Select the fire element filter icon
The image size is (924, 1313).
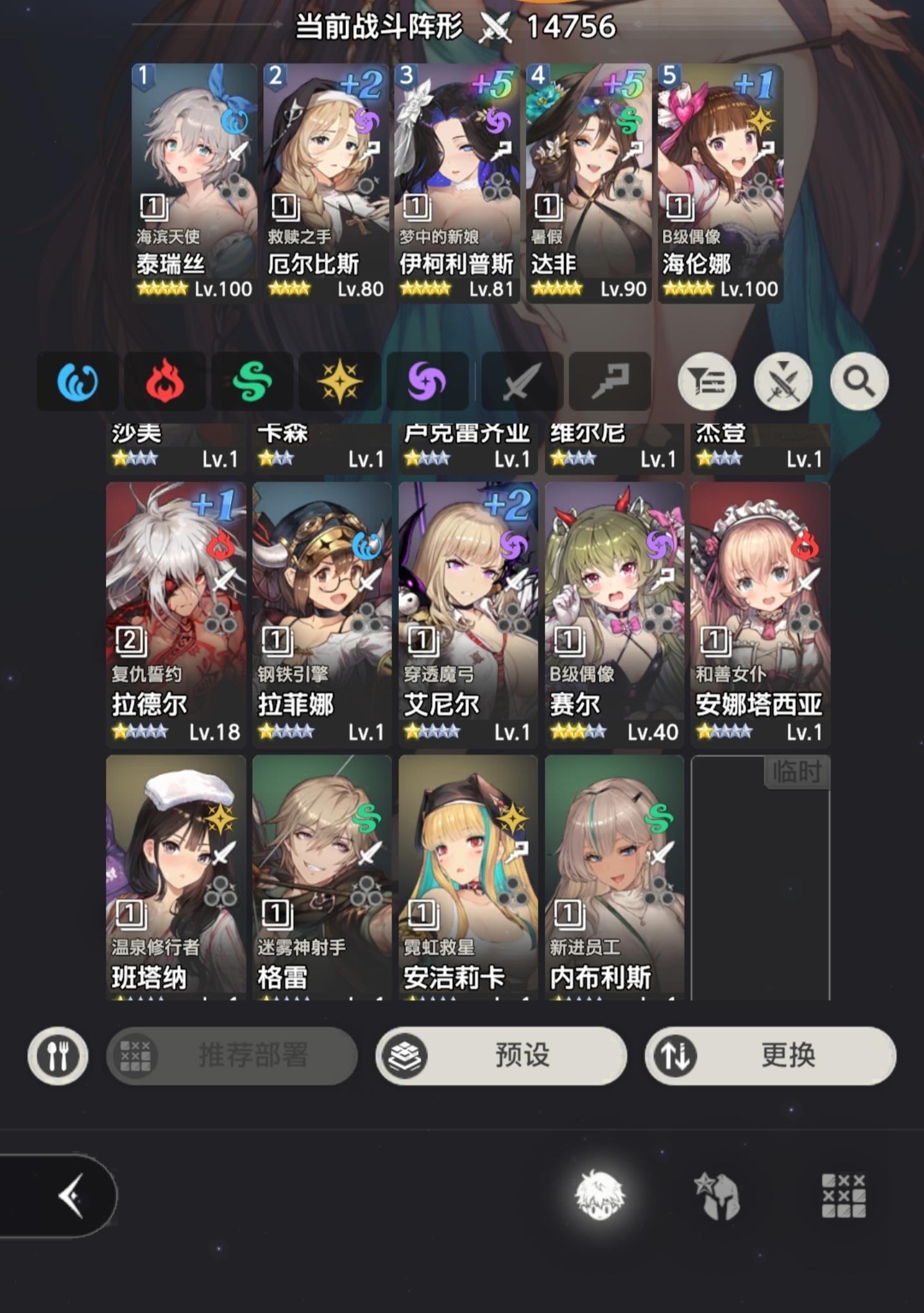[x=164, y=380]
